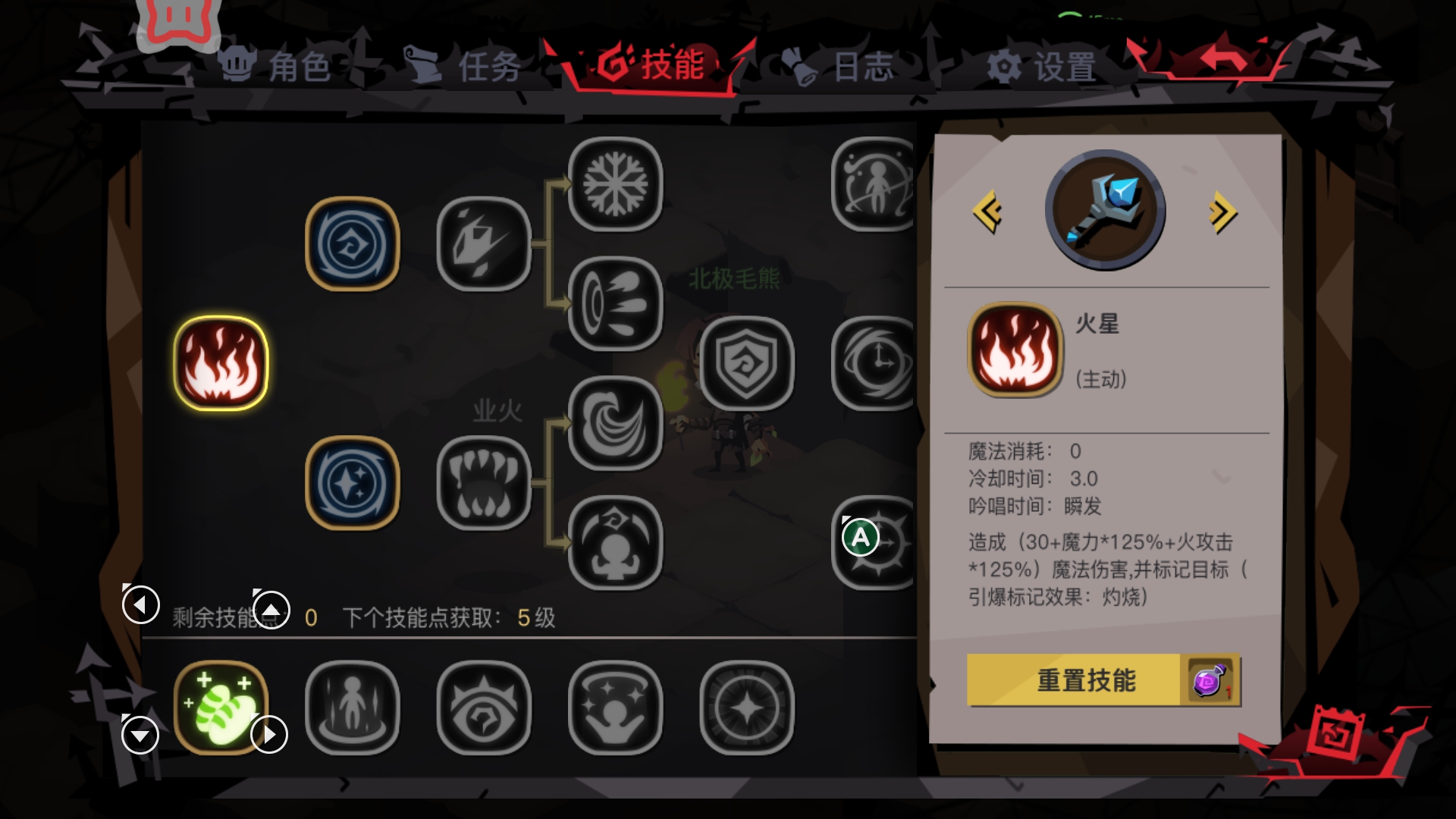Select the hooded figure skill at bottom row
The width and height of the screenshot is (1456, 819).
(352, 709)
